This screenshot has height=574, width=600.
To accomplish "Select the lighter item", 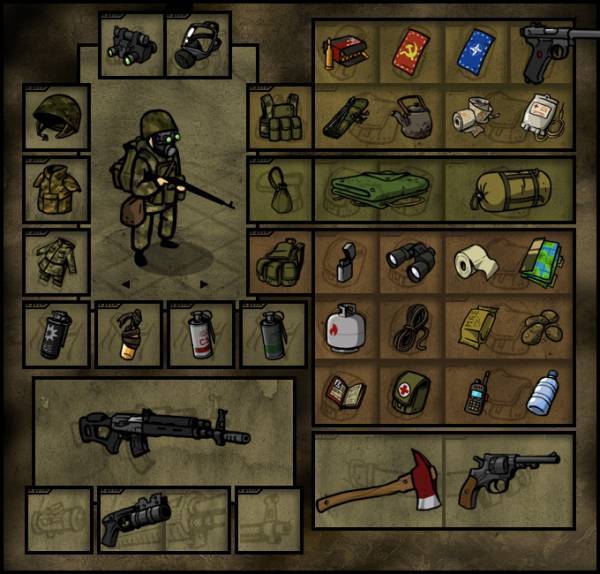I will coord(345,261).
